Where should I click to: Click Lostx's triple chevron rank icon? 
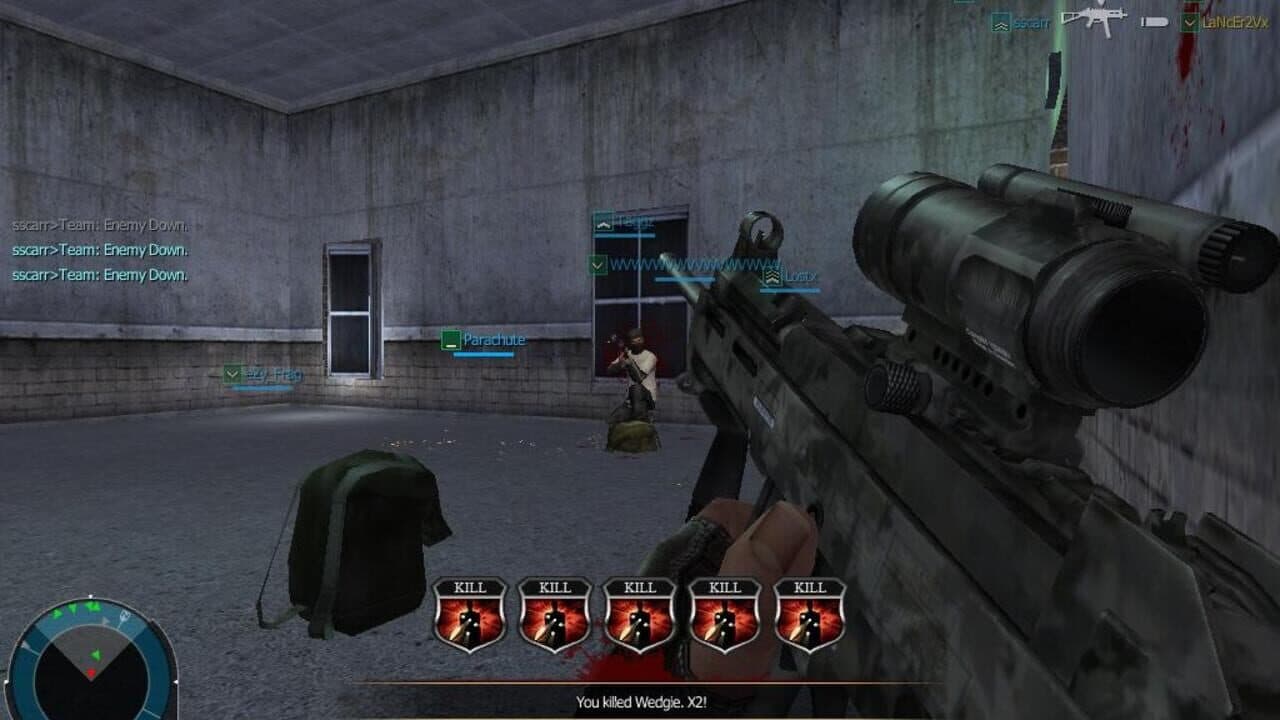pyautogui.click(x=771, y=277)
